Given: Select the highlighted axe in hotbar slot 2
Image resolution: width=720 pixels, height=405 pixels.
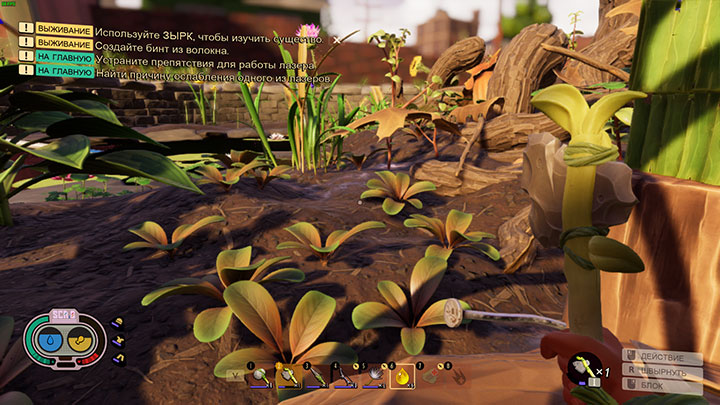Looking at the screenshot, I should pos(289,375).
